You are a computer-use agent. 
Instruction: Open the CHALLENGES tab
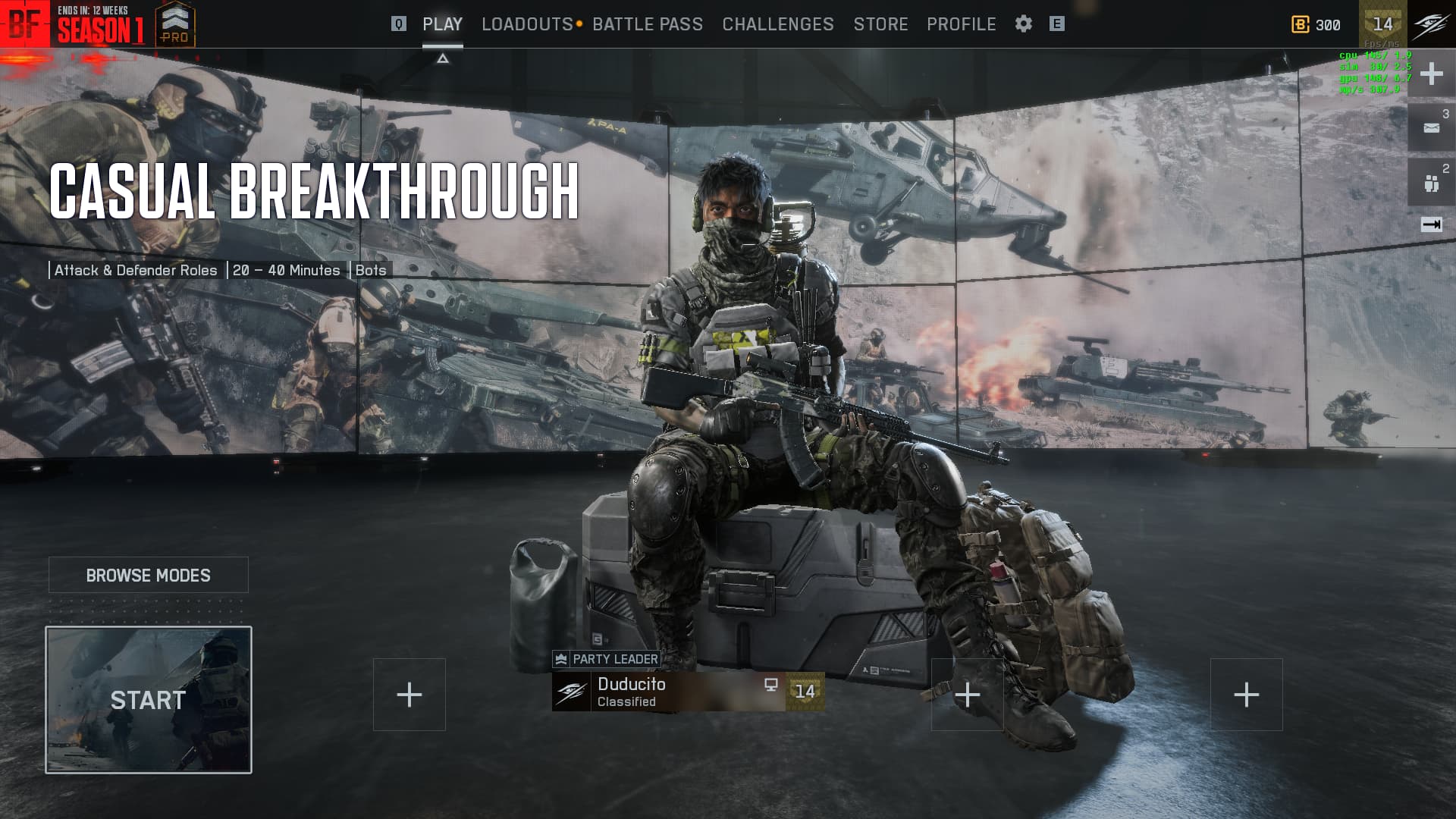coord(778,24)
